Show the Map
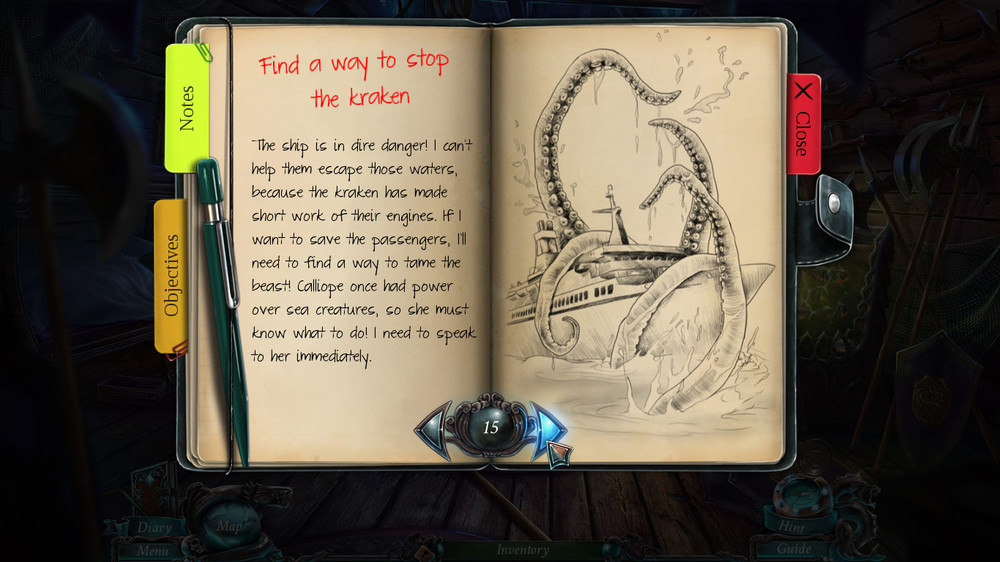The width and height of the screenshot is (1000, 562). point(229,525)
